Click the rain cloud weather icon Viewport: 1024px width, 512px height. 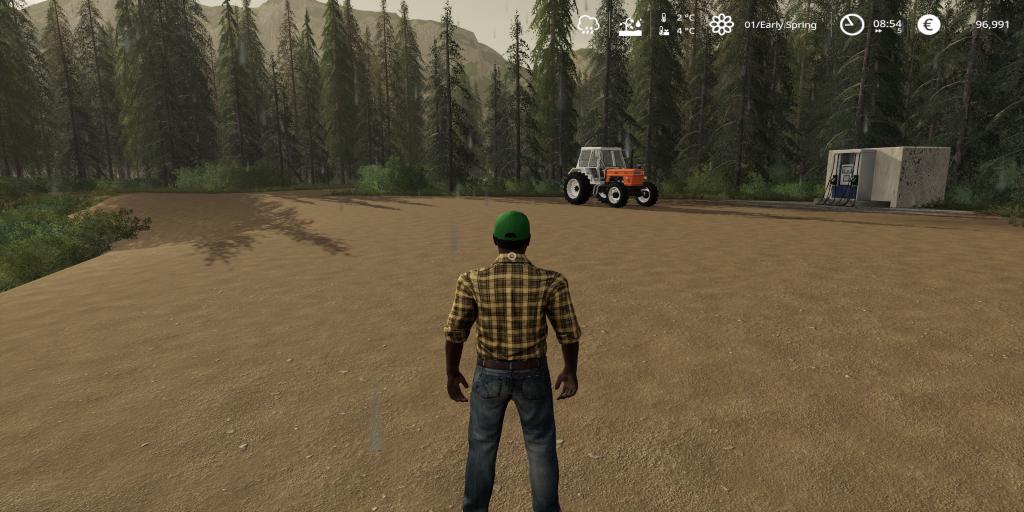588,24
